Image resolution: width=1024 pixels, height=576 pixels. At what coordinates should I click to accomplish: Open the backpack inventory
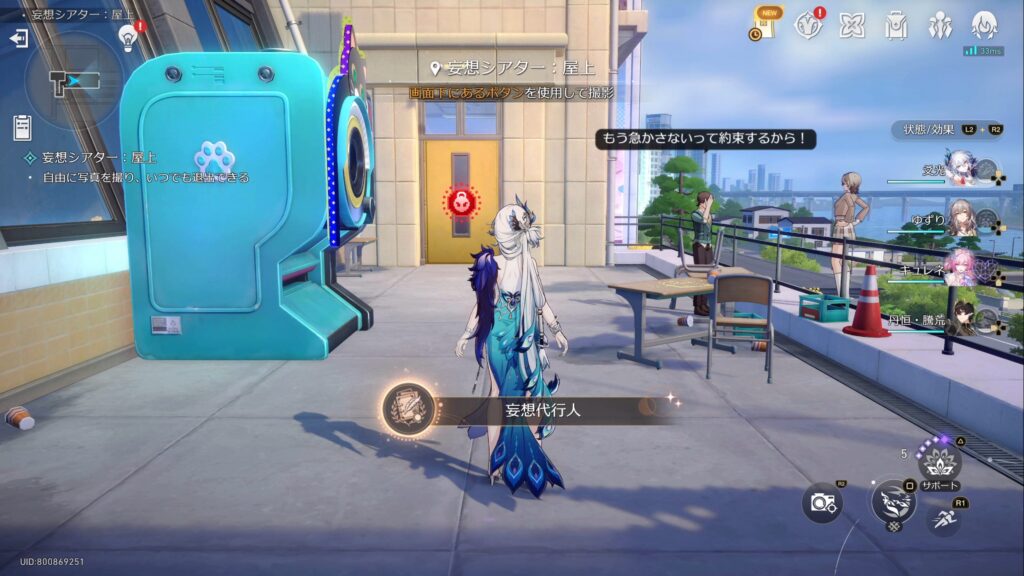(x=895, y=25)
